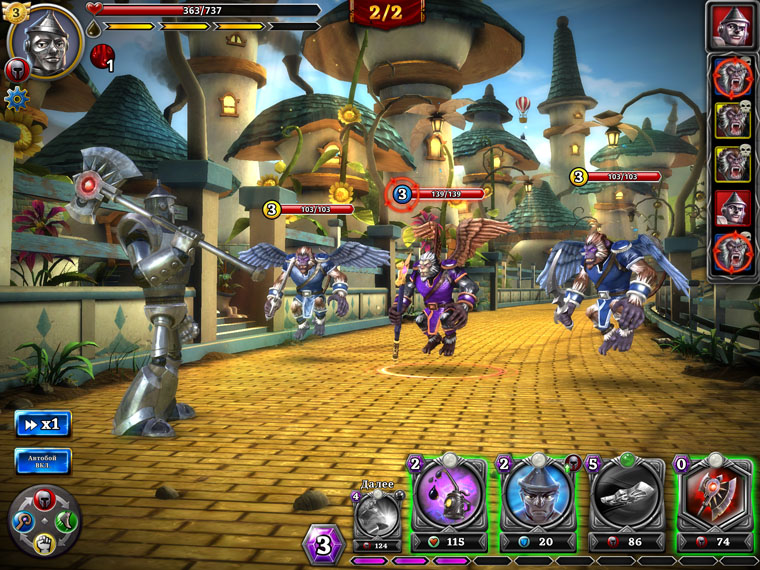Click the red bleed status effect icon
760x570 pixels.
[102, 57]
